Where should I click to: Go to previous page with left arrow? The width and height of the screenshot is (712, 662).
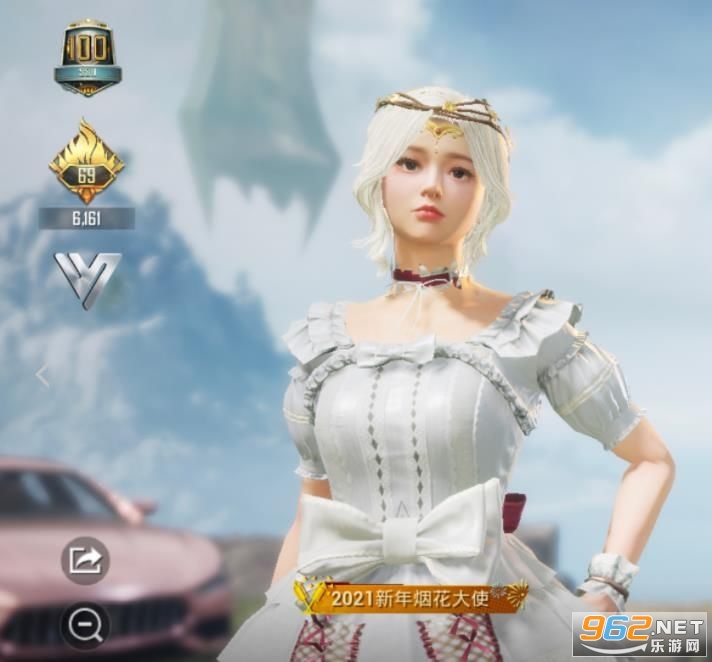(42, 376)
